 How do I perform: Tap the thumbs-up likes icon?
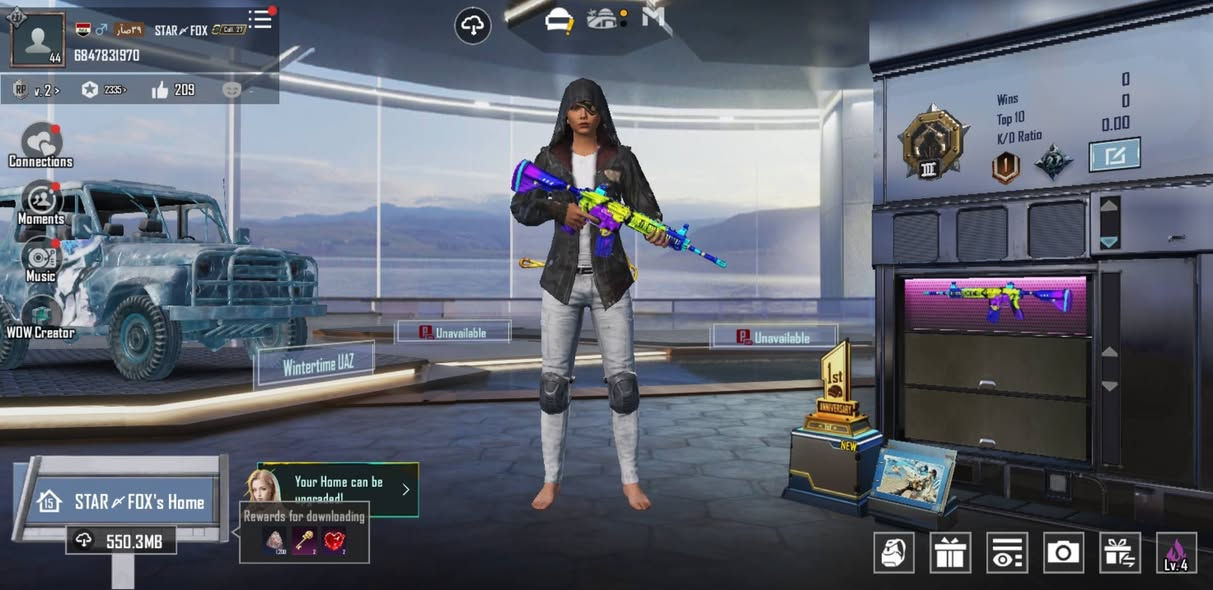(161, 90)
